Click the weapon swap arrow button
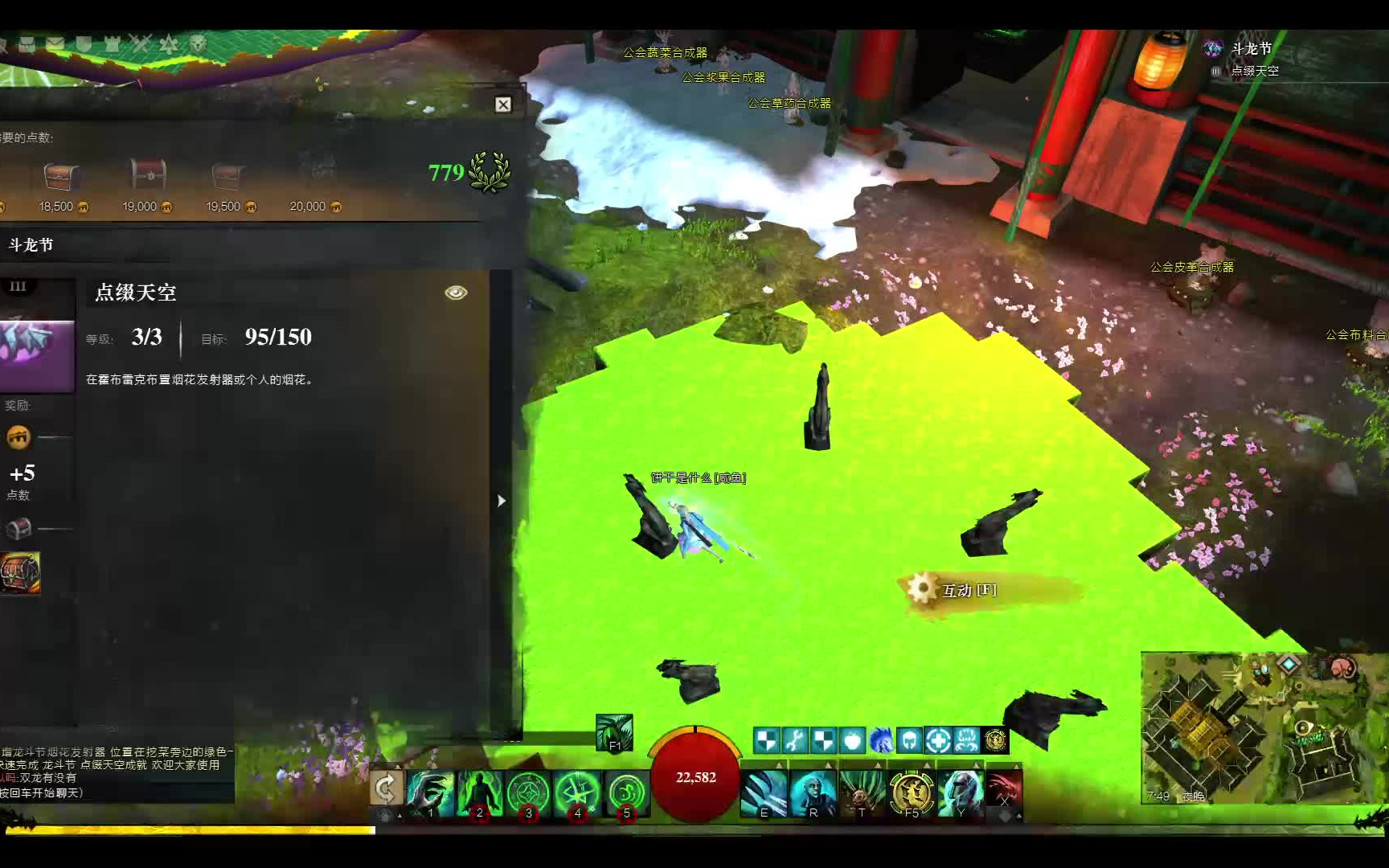The image size is (1389, 868). [385, 788]
